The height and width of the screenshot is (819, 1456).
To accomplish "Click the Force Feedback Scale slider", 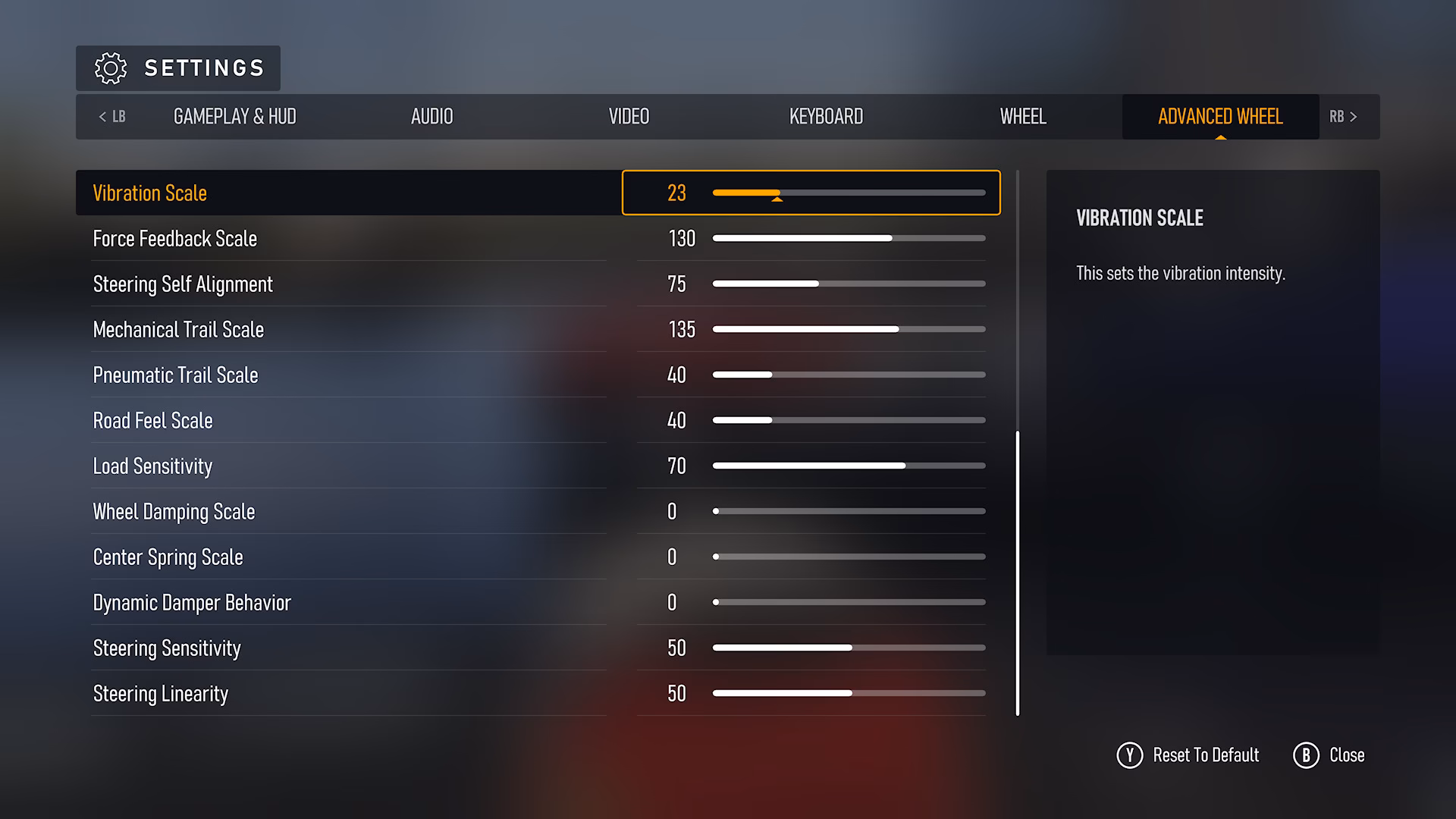I will [x=848, y=238].
